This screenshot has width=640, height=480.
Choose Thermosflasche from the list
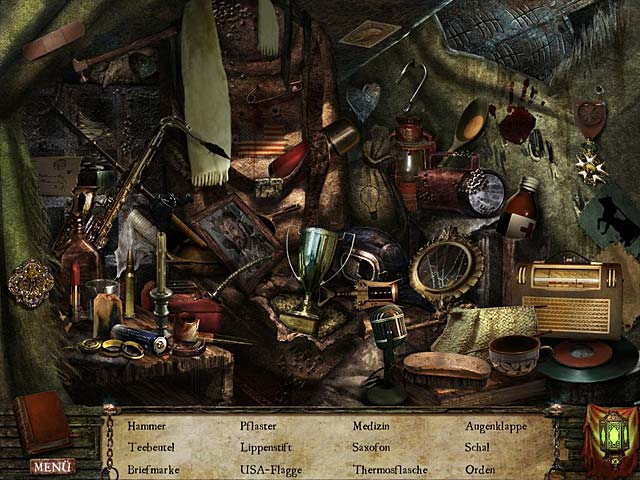390,468
